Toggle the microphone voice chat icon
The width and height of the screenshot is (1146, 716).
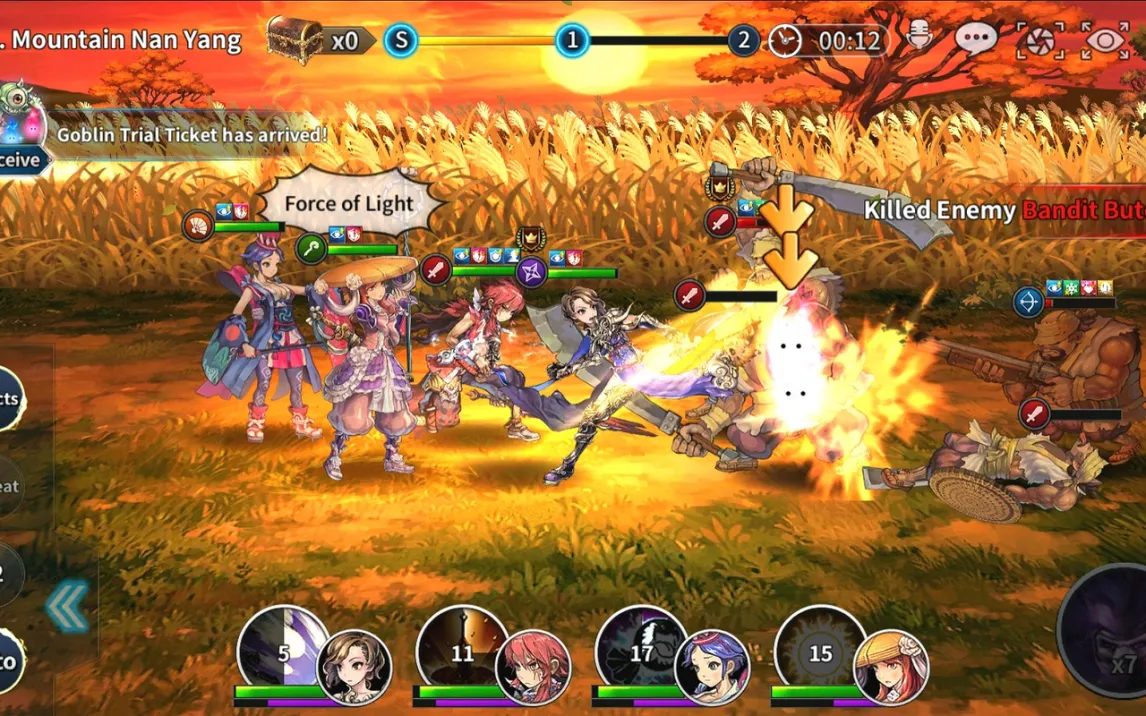pos(918,40)
